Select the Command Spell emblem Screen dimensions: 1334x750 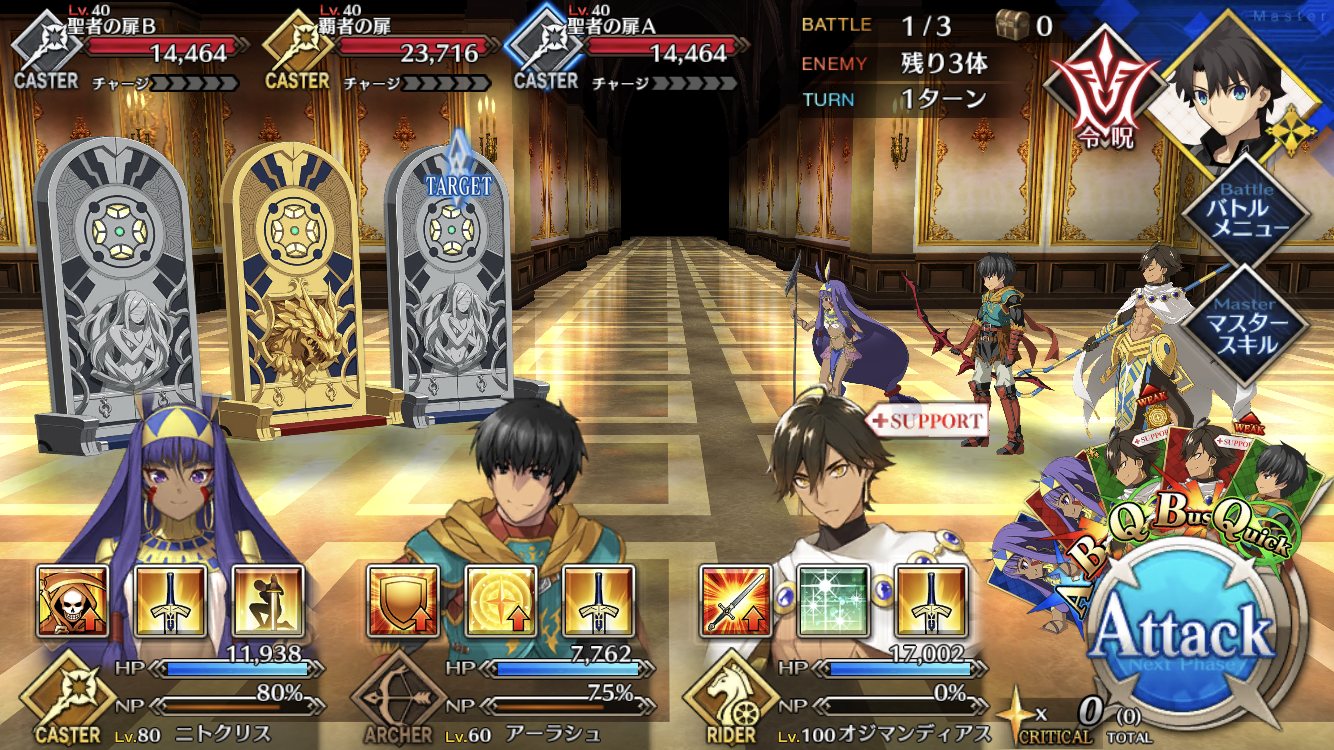tap(1093, 93)
